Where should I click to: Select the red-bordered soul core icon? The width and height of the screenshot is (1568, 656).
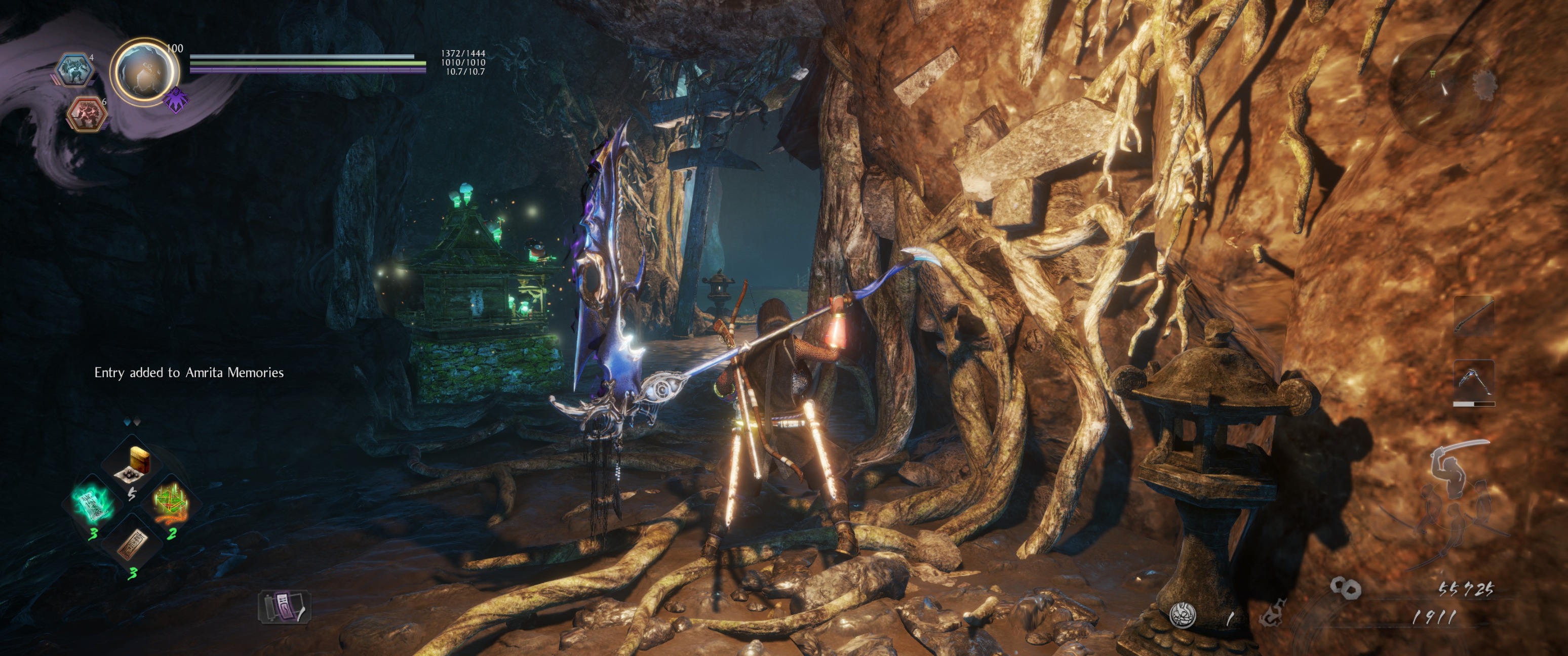pos(86,113)
